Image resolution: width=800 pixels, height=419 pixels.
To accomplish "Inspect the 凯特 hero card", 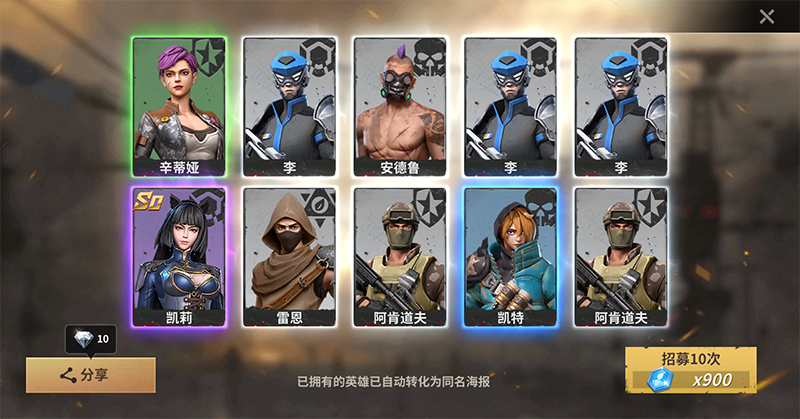I will pos(510,257).
